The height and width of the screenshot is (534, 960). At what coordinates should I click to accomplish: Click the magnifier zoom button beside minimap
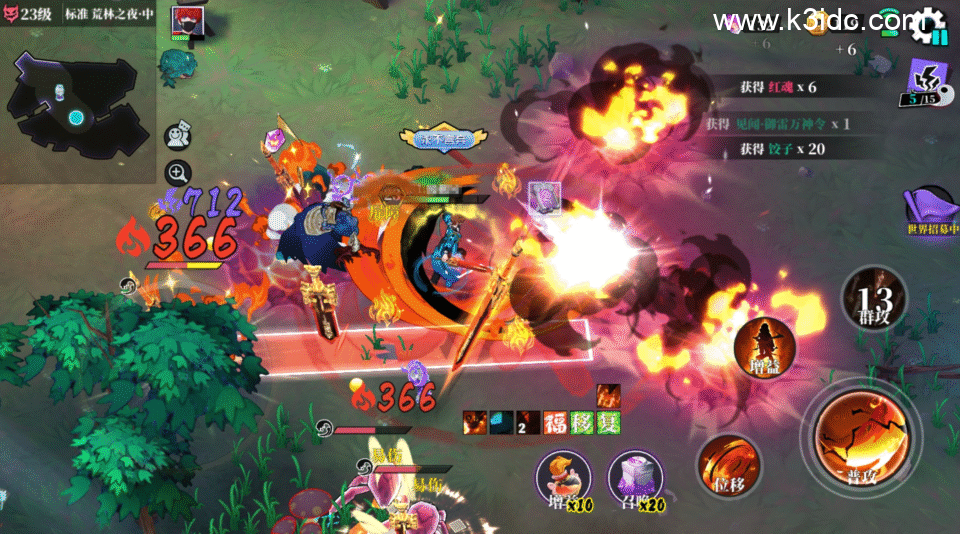178,173
